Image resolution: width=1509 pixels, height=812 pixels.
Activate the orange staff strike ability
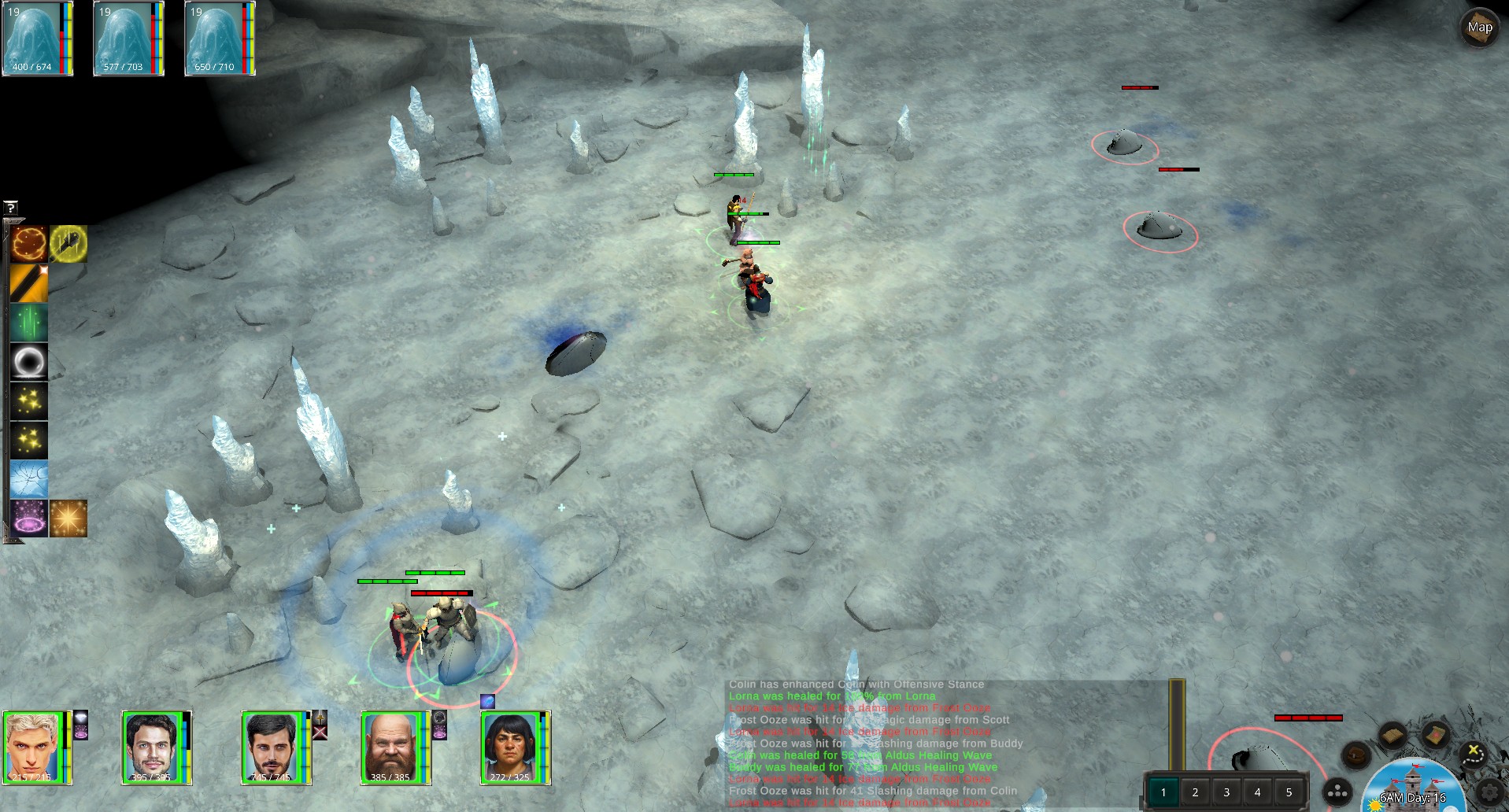[29, 283]
